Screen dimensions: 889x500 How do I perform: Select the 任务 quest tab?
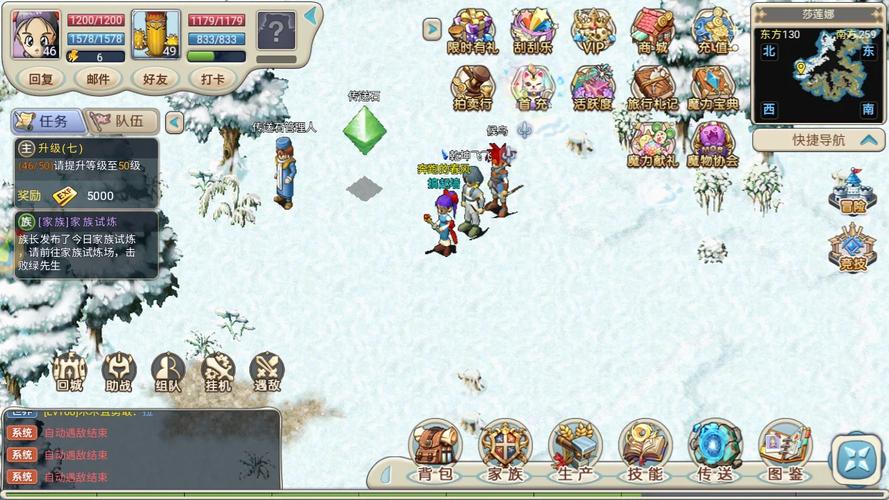point(46,121)
